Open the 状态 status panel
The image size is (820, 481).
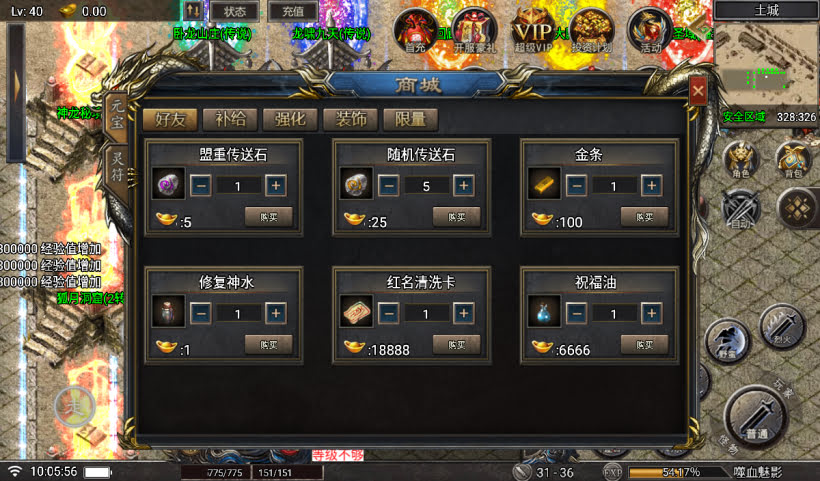pos(234,11)
